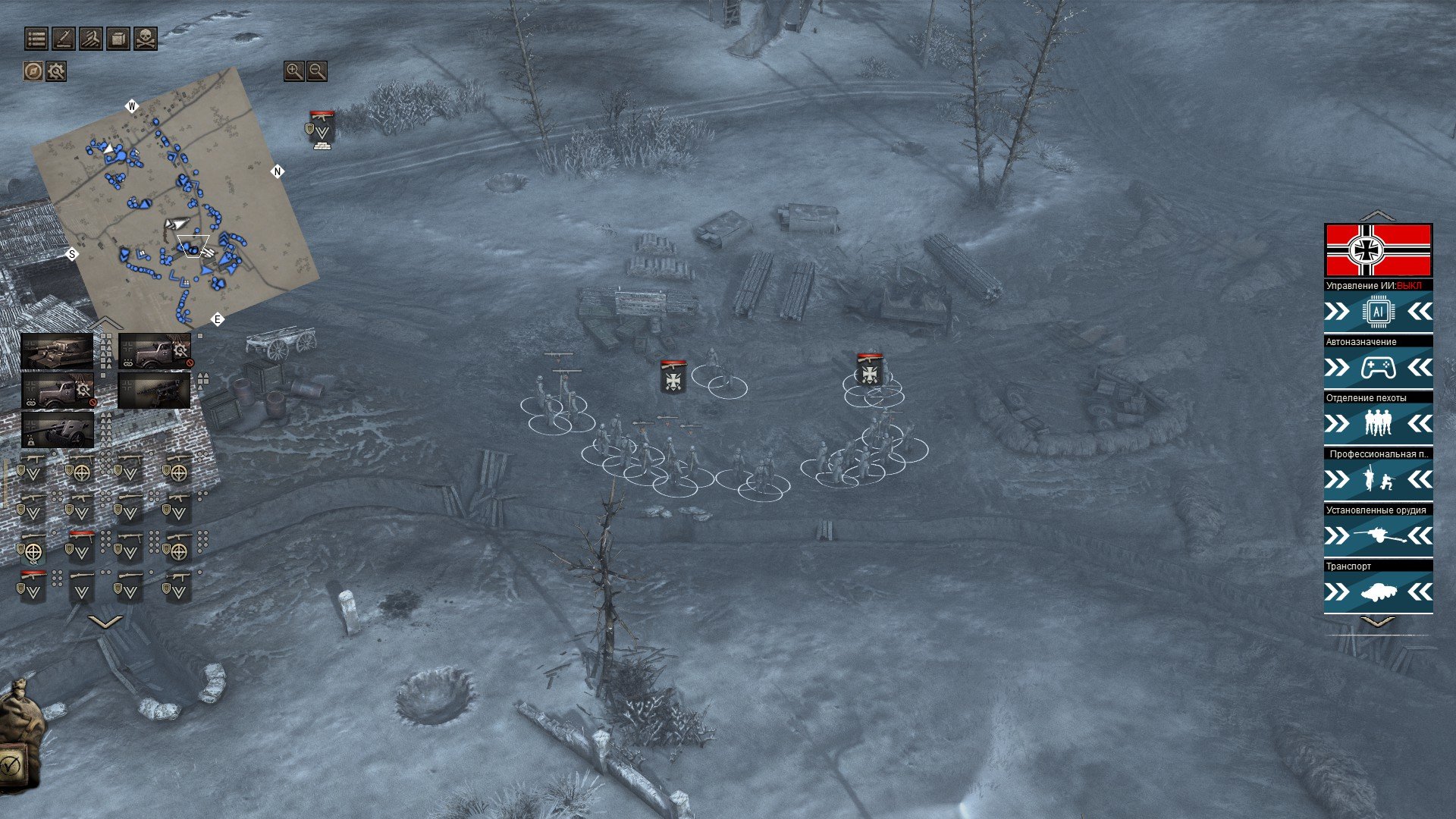
Task: Open the box-shaped inventory button
Action: coord(118,39)
